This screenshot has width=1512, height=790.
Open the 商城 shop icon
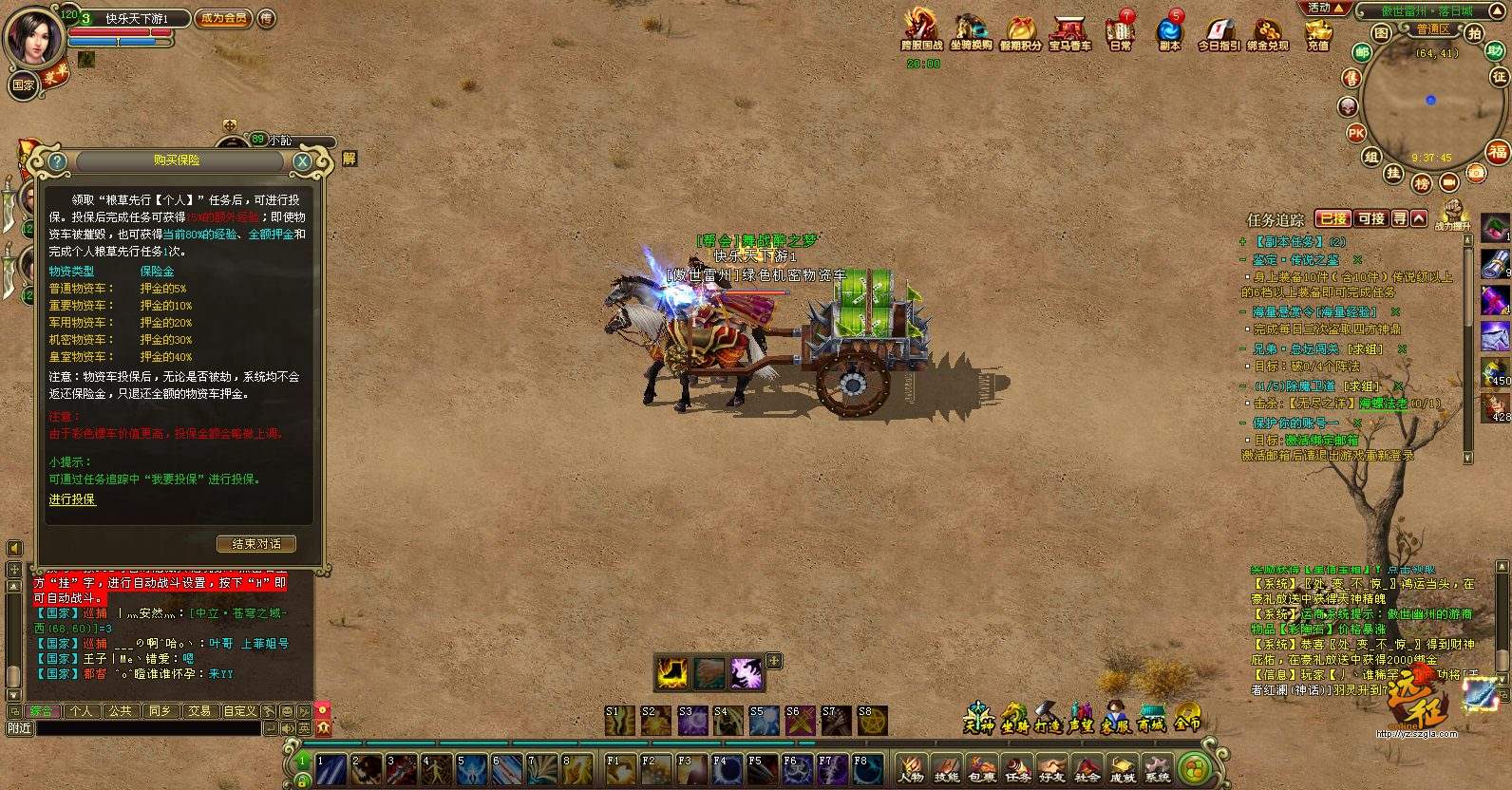point(1151,718)
